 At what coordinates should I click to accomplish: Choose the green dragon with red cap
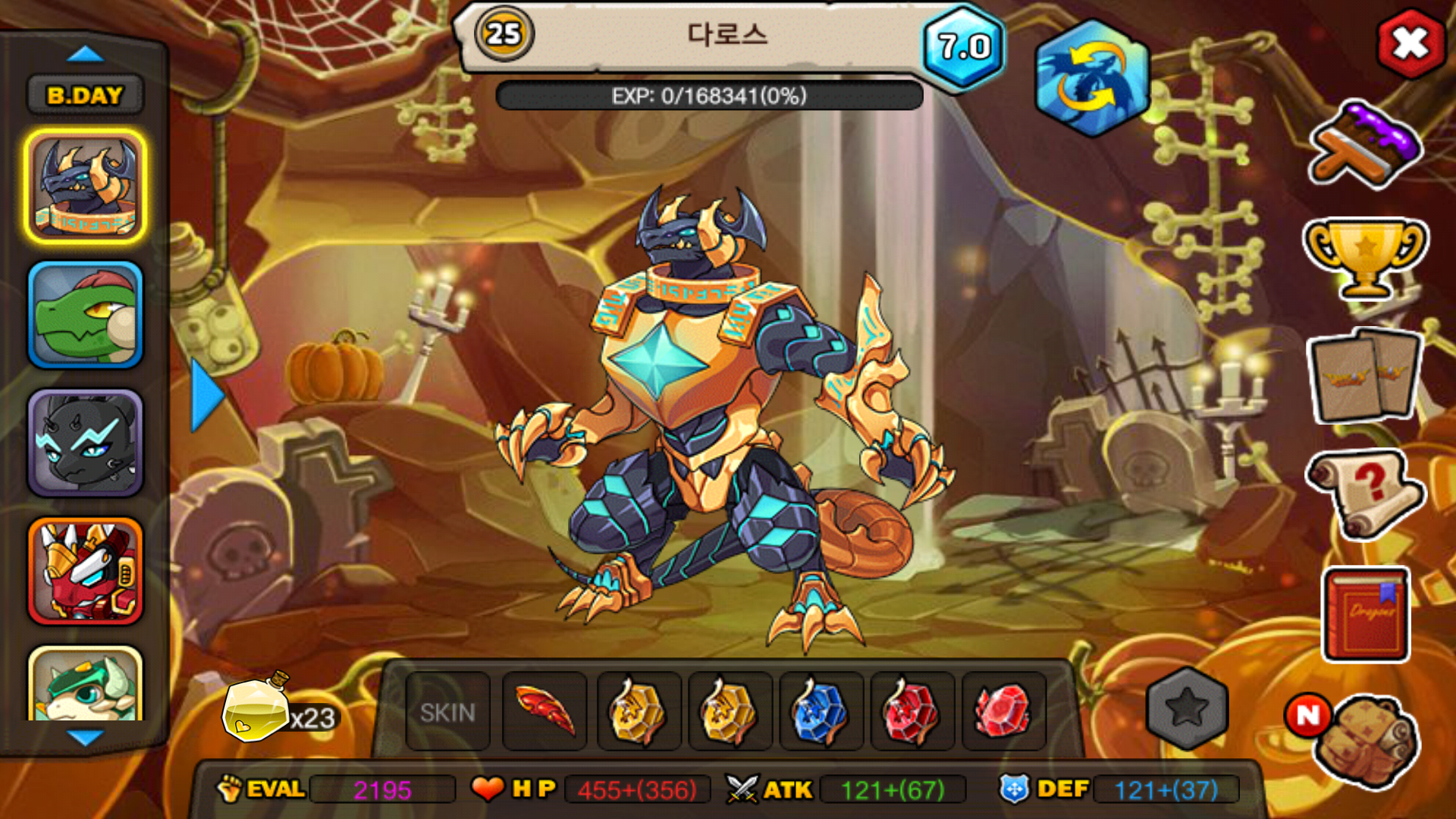pyautogui.click(x=85, y=315)
